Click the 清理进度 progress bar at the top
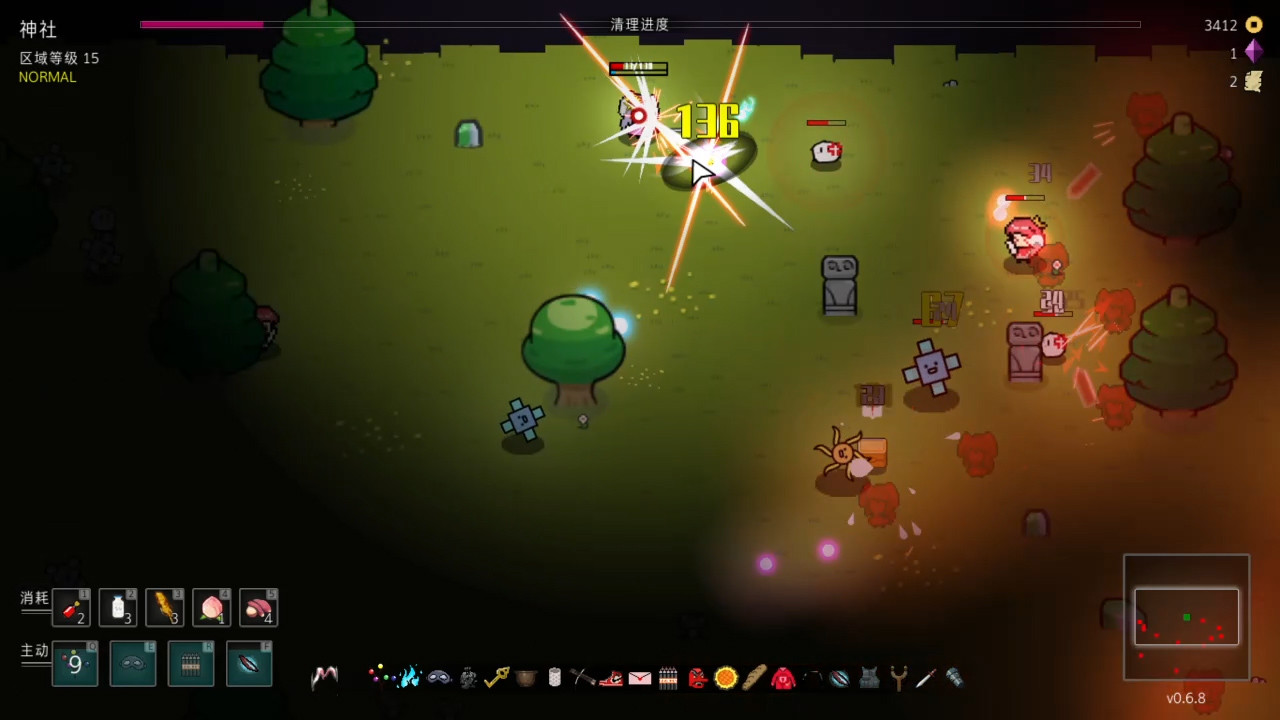The width and height of the screenshot is (1280, 720). click(x=640, y=25)
